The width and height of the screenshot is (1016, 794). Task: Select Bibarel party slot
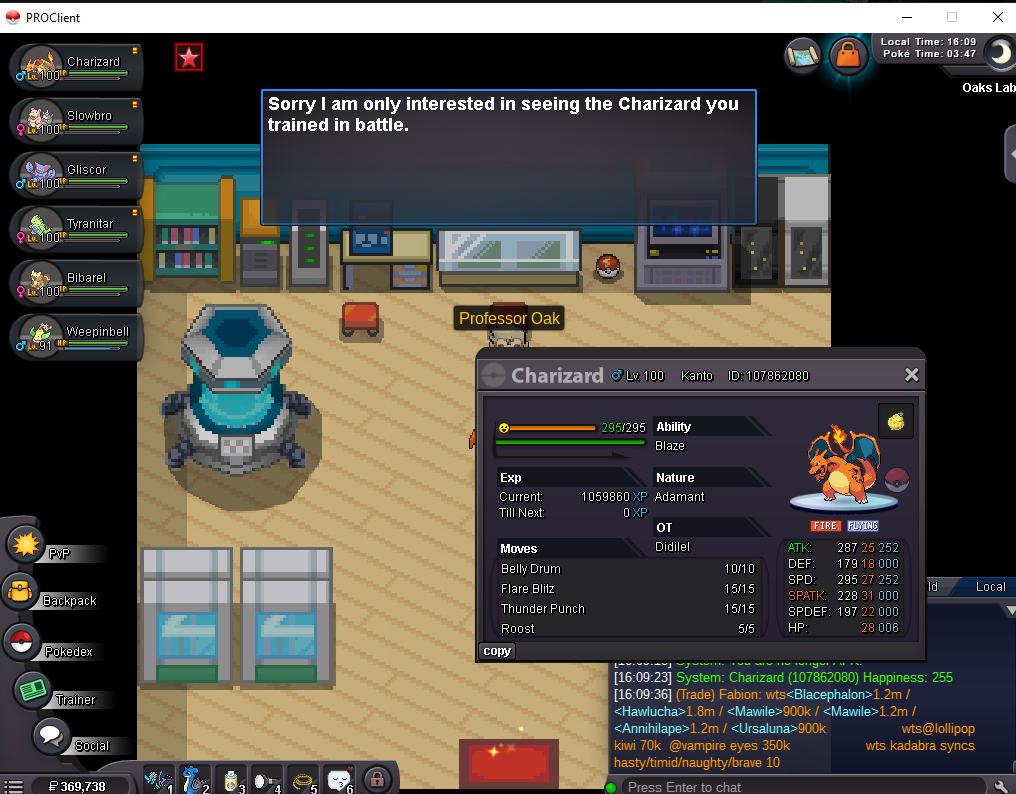76,284
